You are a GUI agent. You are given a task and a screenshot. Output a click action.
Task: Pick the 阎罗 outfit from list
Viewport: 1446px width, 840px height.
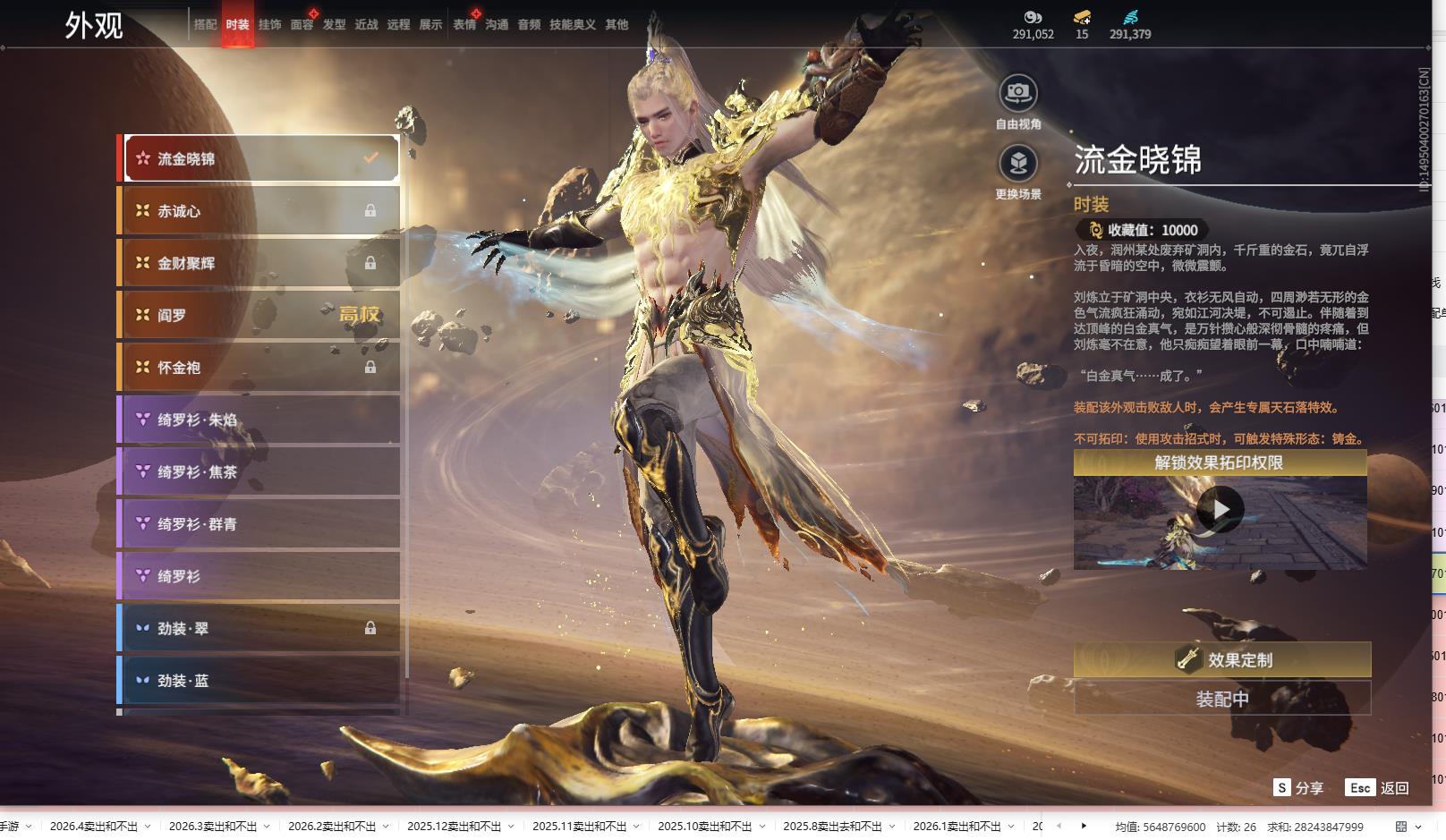(x=259, y=315)
